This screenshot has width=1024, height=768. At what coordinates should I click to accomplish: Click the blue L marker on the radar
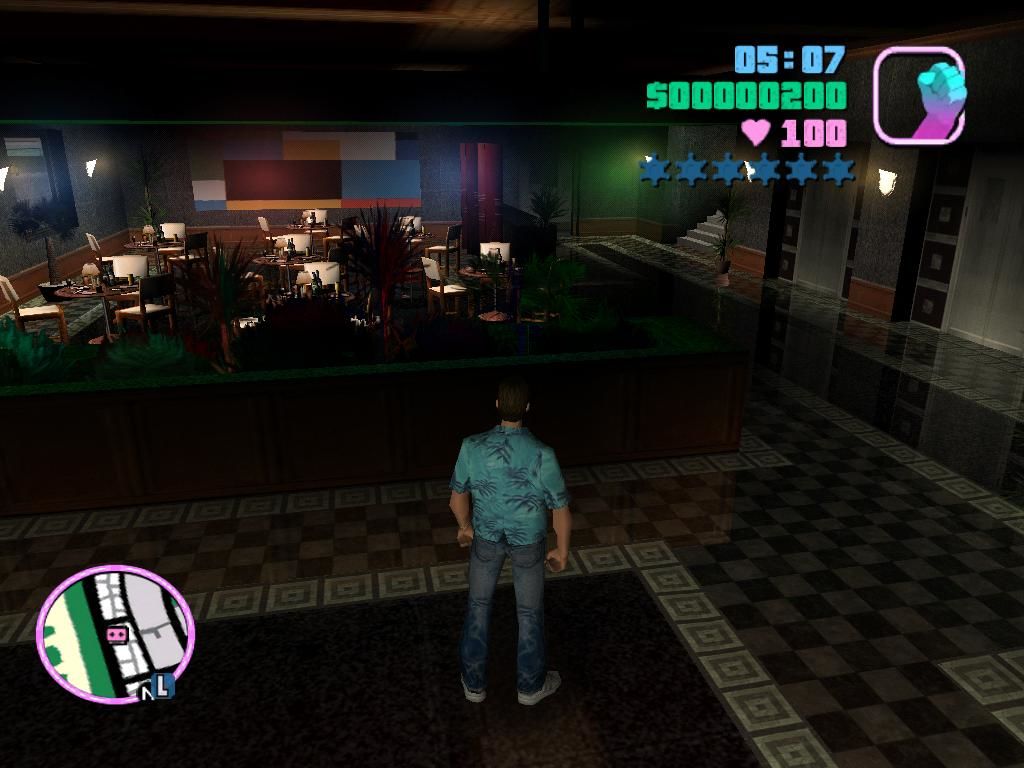pyautogui.click(x=164, y=686)
